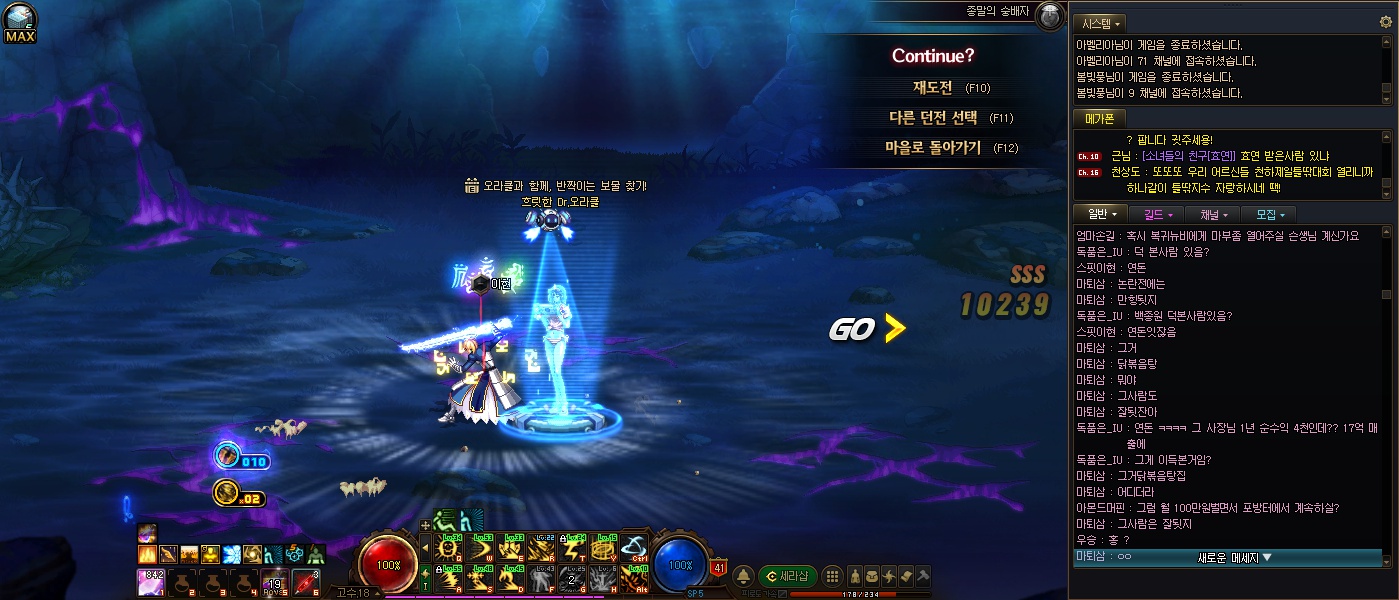Screen dimensions: 1399x600
Task: Click the notification bell icon
Action: pos(744,576)
